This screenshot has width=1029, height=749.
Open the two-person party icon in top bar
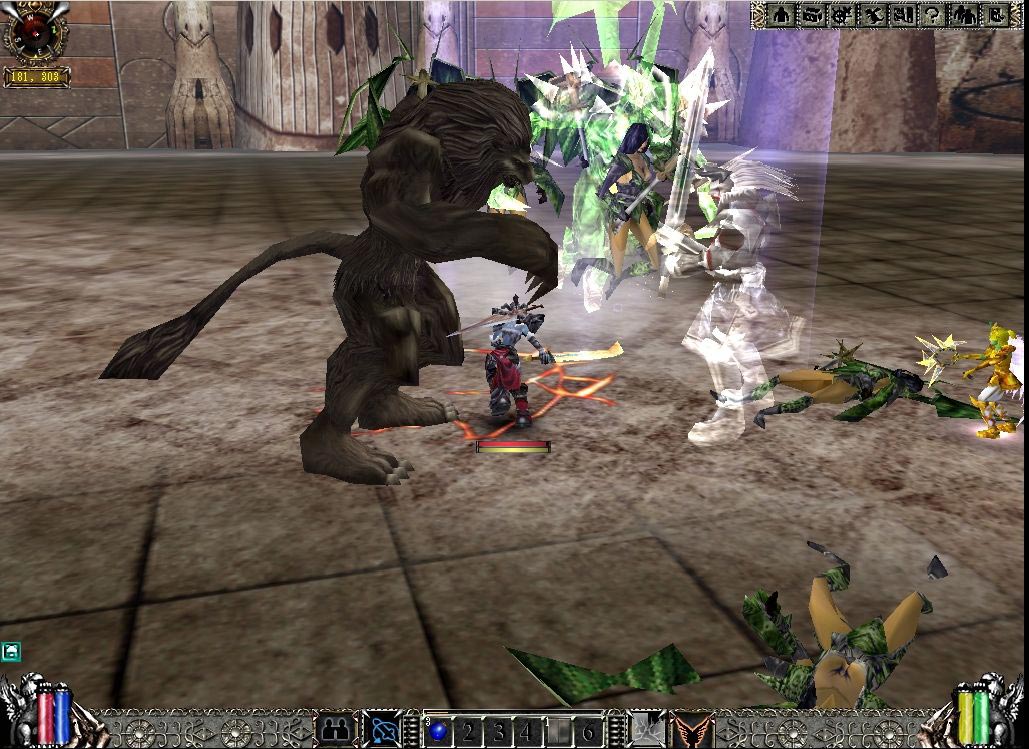(964, 15)
